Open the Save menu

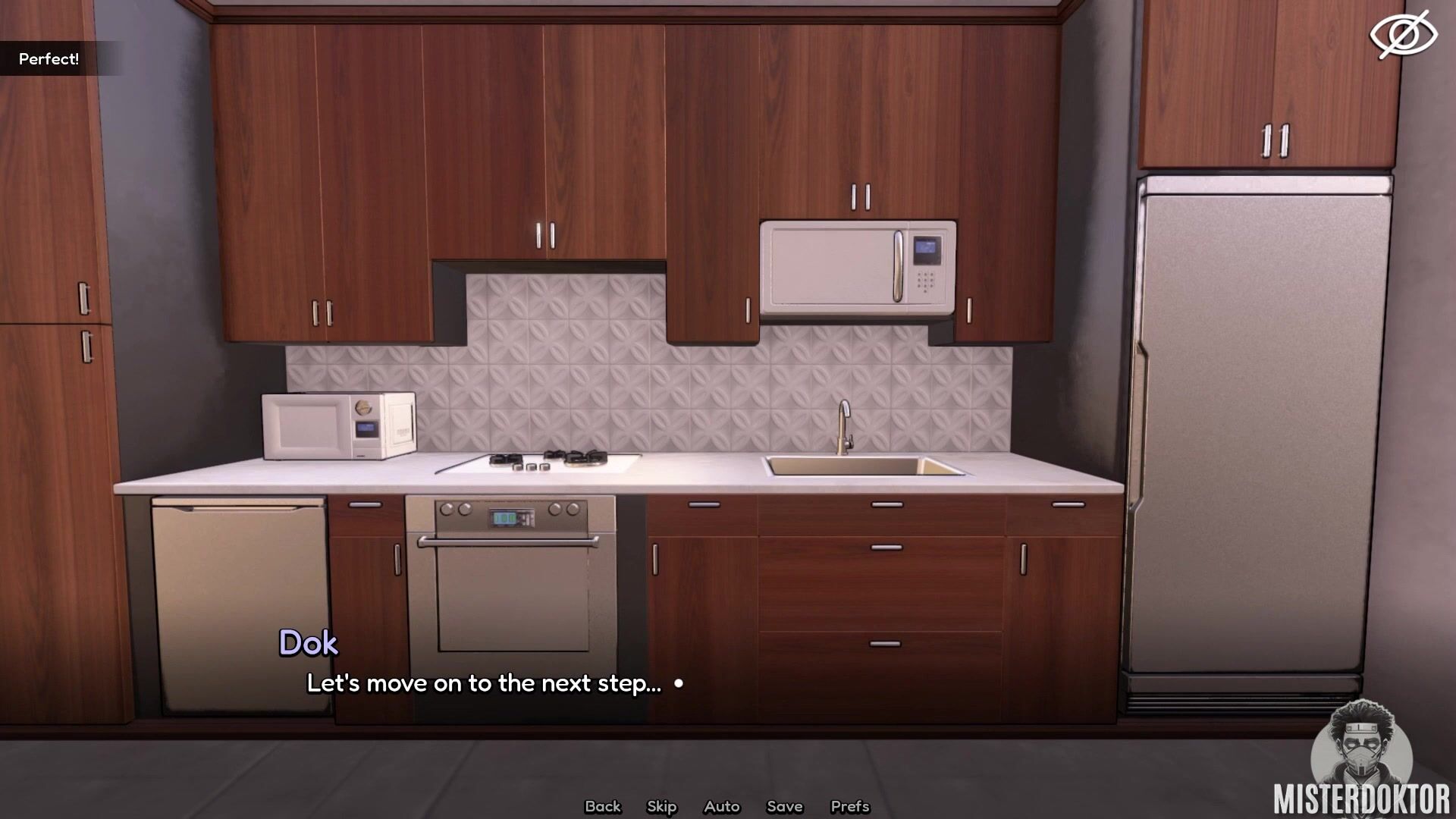coord(784,806)
